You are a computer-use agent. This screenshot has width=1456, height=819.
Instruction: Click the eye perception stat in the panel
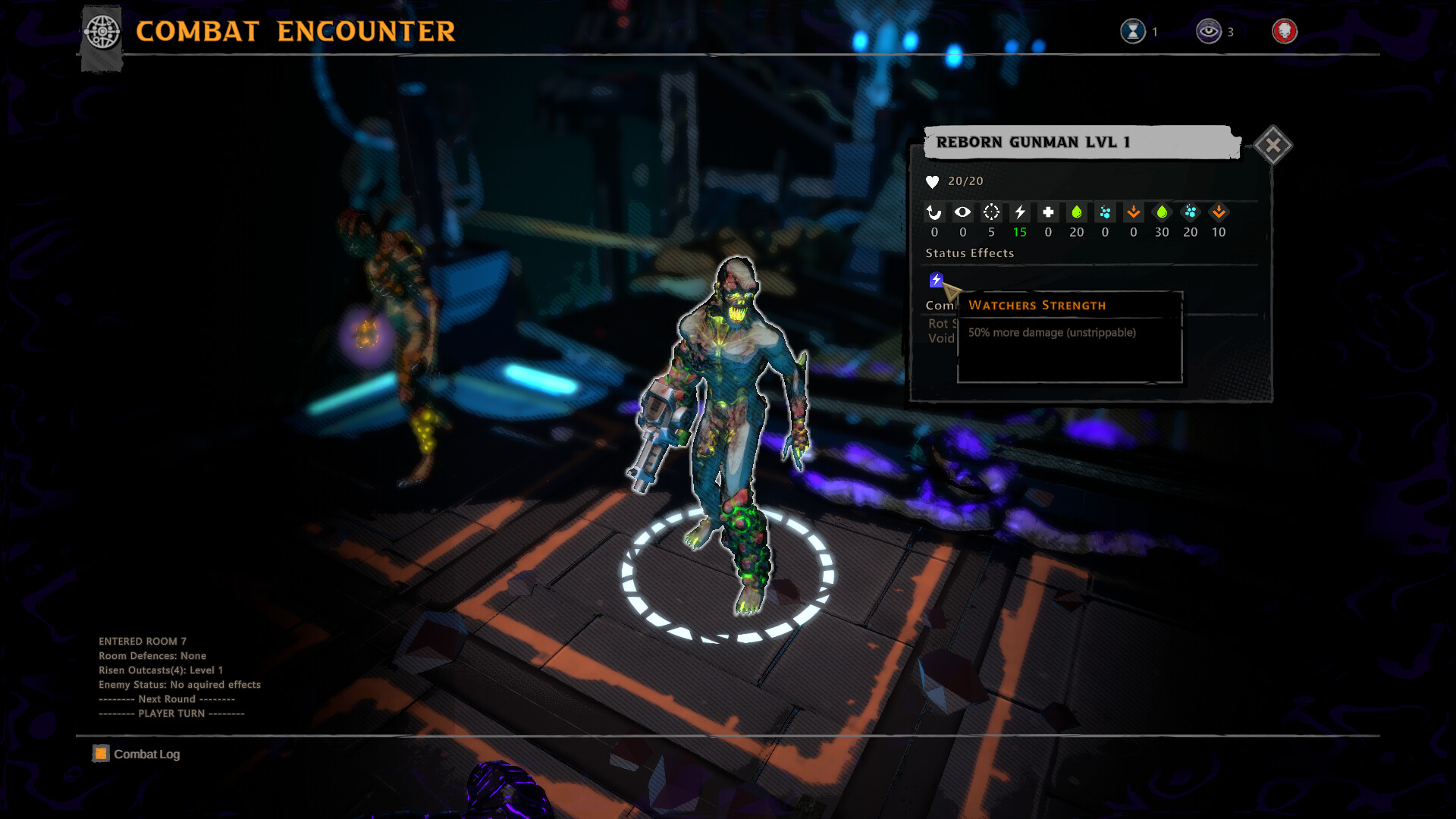click(962, 213)
